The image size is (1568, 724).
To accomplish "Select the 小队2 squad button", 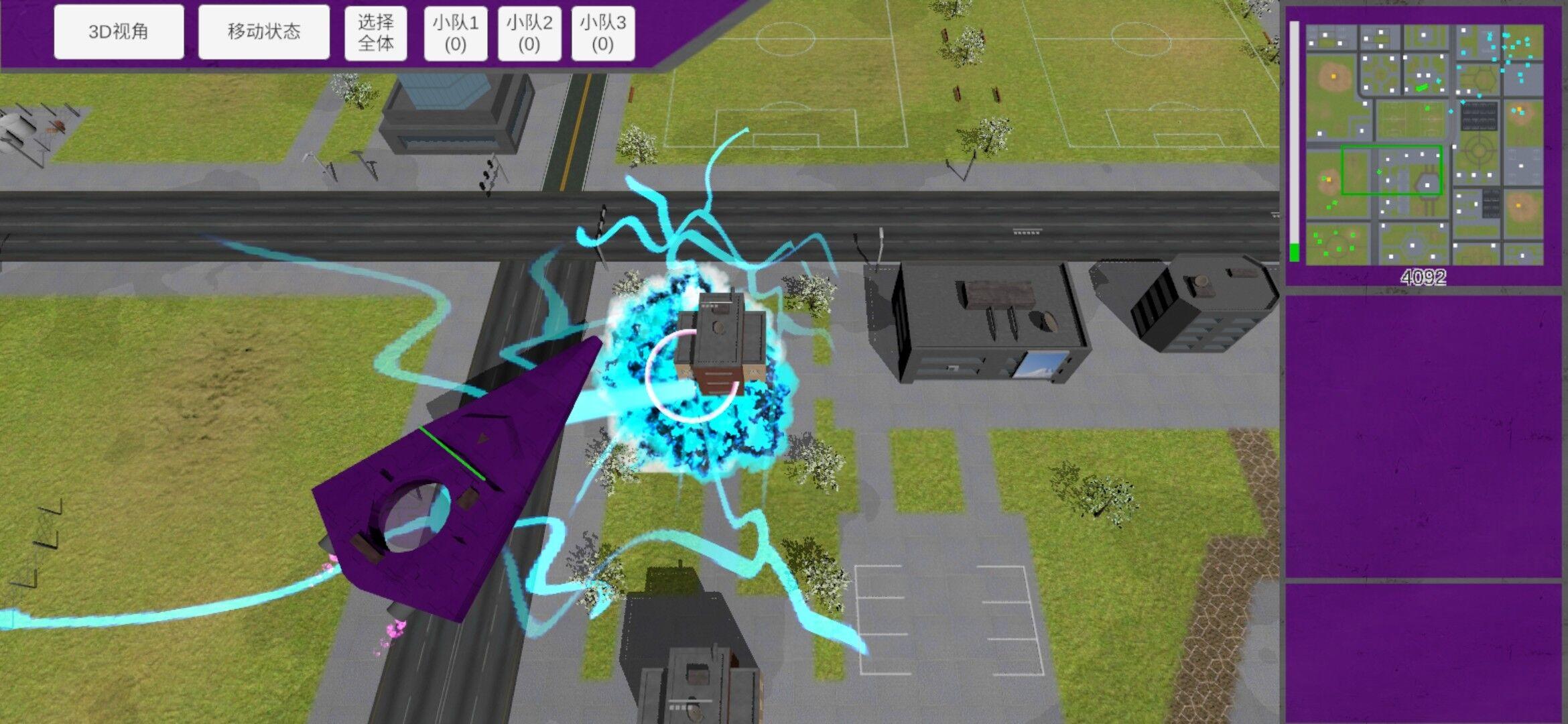I will click(529, 33).
